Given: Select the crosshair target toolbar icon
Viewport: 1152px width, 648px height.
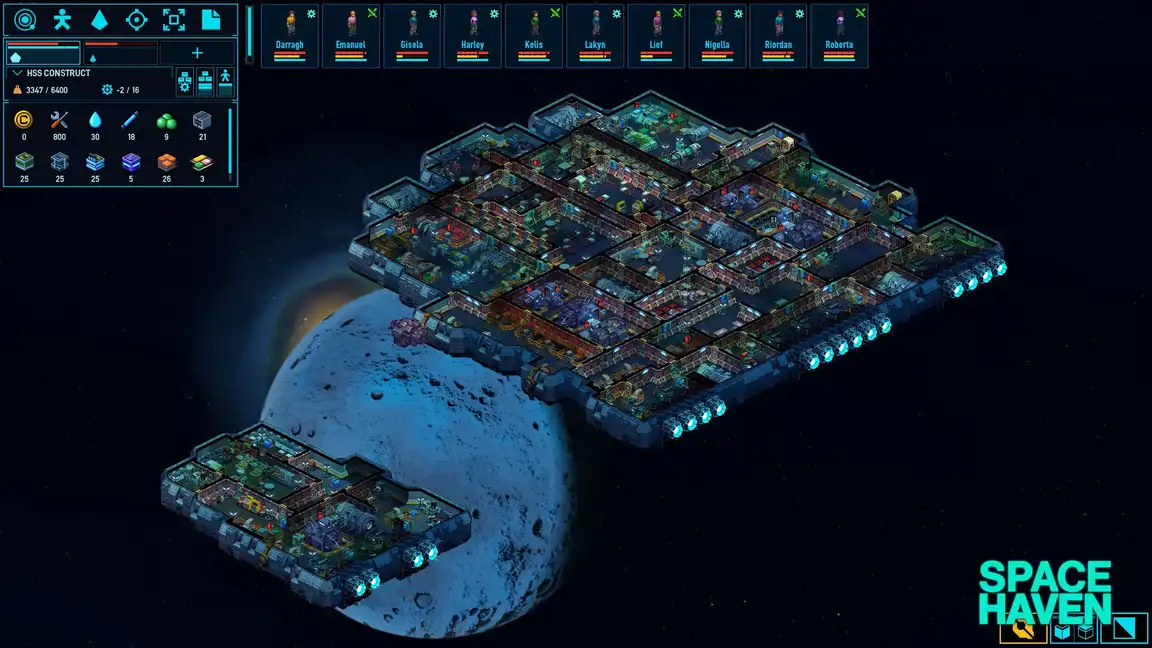Looking at the screenshot, I should pyautogui.click(x=137, y=19).
